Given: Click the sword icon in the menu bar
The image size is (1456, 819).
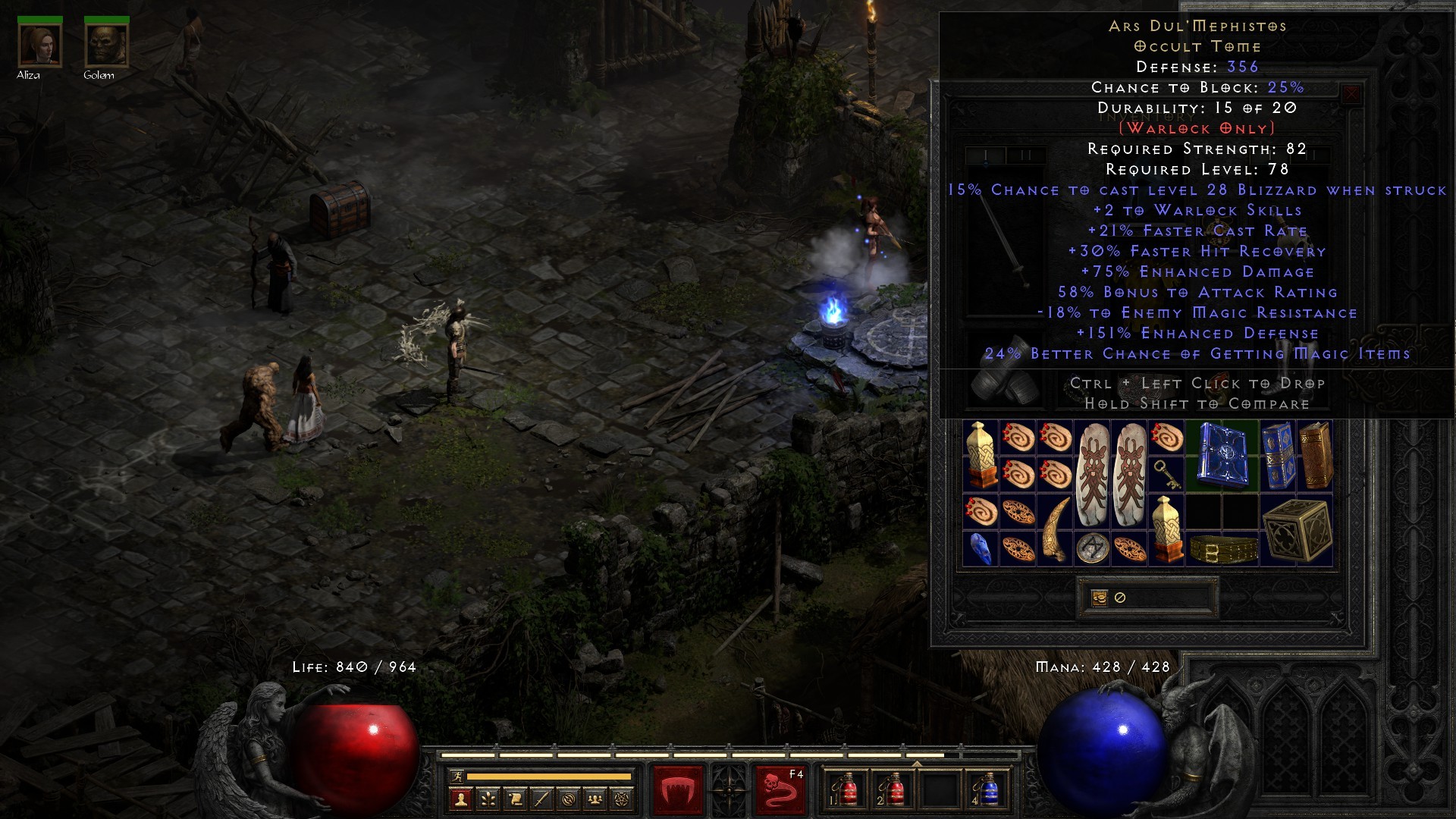Looking at the screenshot, I should point(543,799).
